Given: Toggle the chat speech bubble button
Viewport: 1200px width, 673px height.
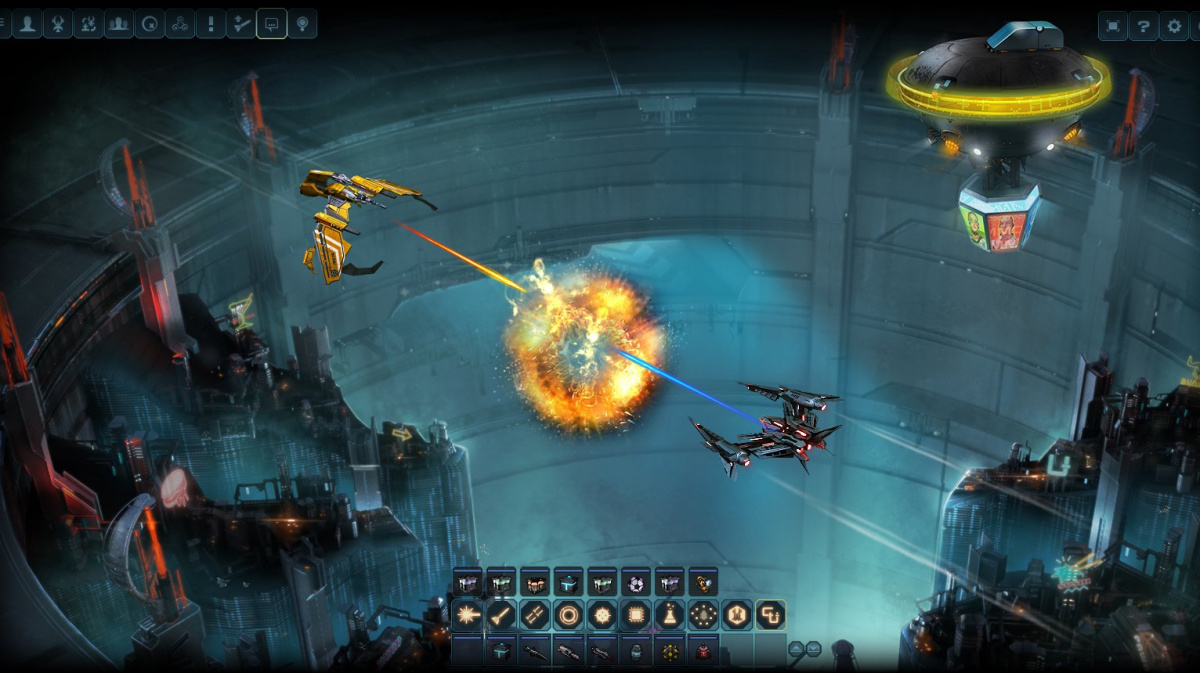Looking at the screenshot, I should click(x=271, y=24).
